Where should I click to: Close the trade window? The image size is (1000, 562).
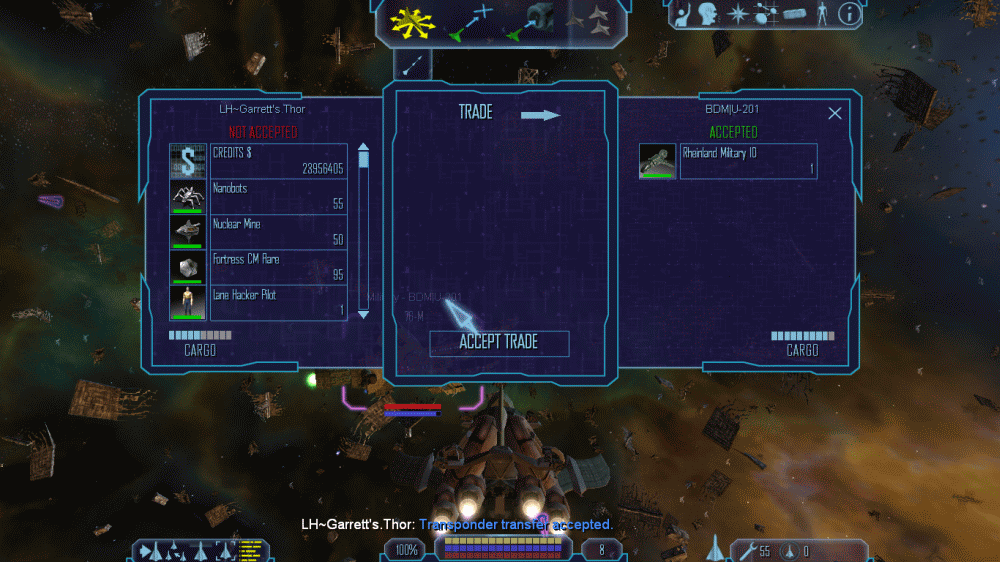point(835,114)
